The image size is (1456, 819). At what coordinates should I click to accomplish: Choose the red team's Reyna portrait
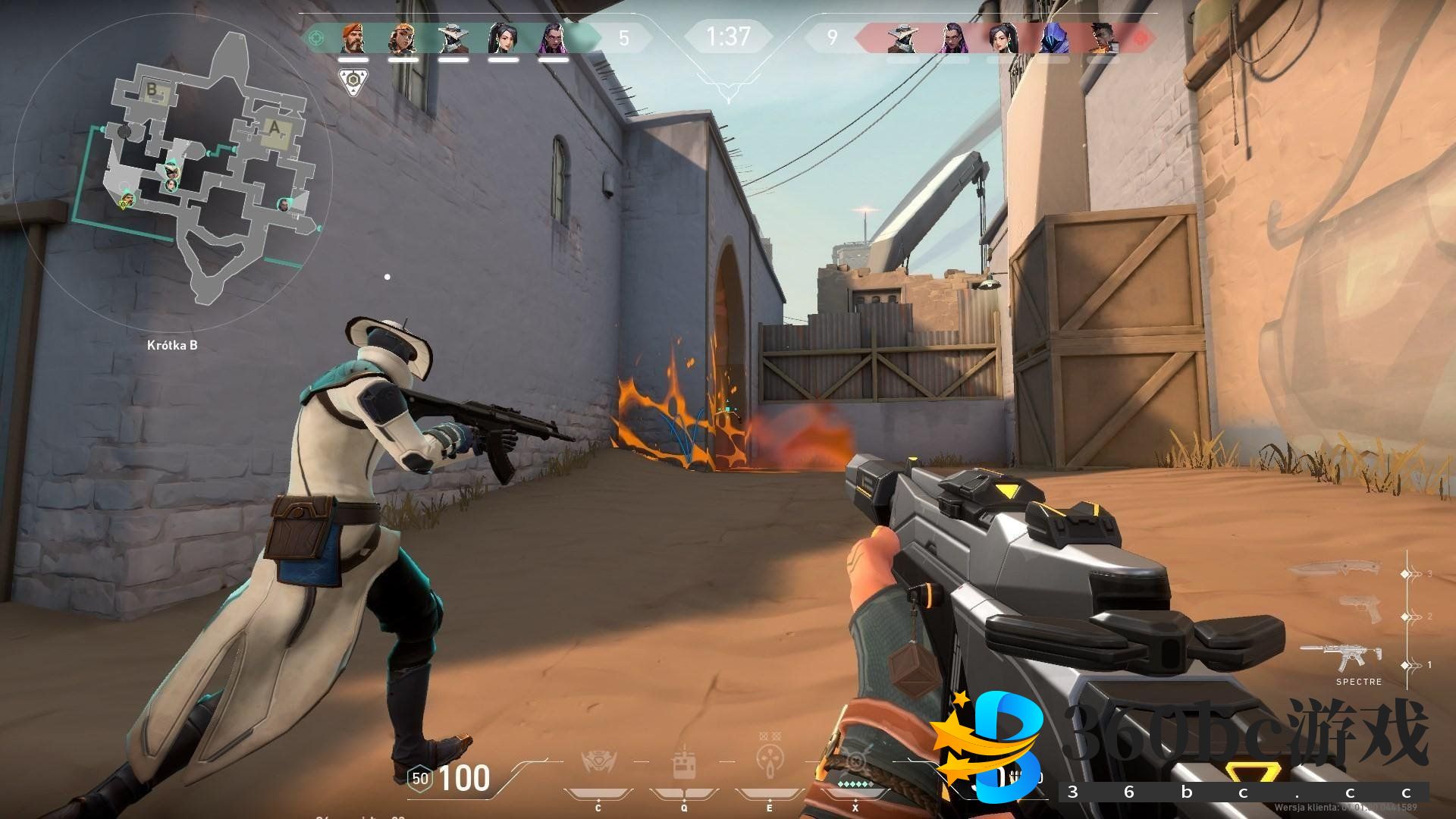(x=952, y=38)
